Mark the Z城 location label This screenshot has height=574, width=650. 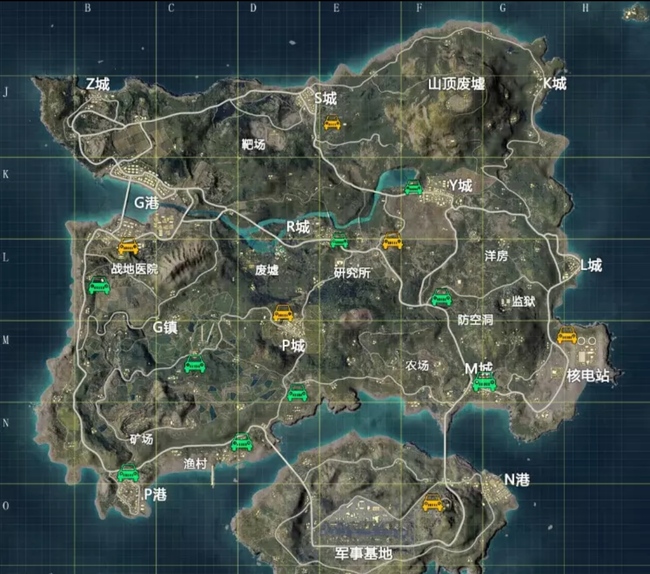click(x=98, y=84)
